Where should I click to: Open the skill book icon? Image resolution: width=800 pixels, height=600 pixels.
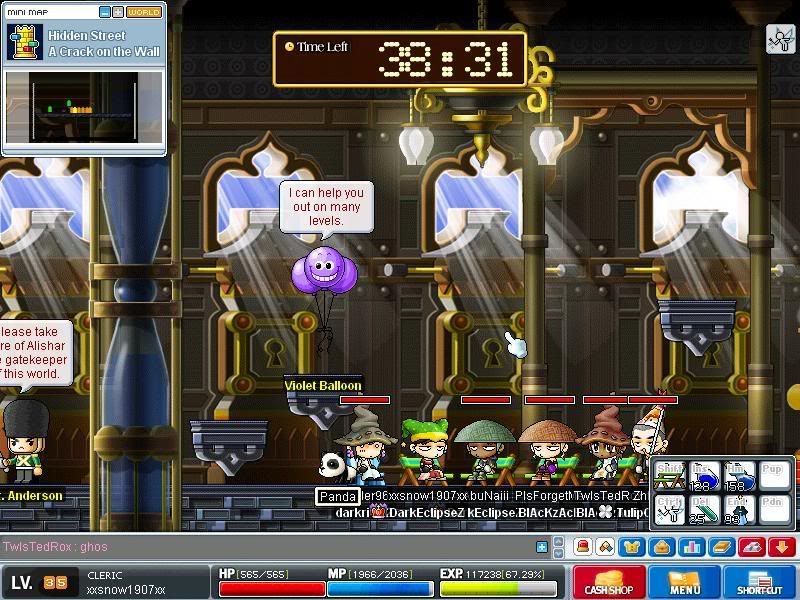coord(722,547)
